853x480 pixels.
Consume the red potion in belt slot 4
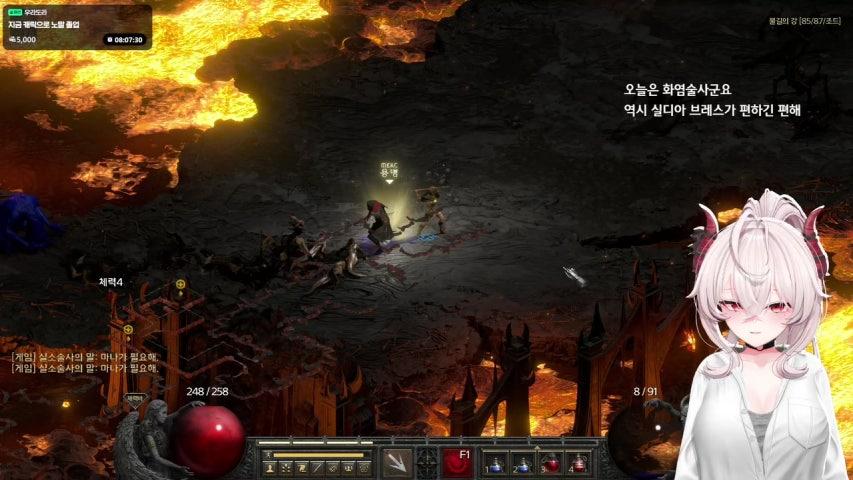click(x=578, y=462)
